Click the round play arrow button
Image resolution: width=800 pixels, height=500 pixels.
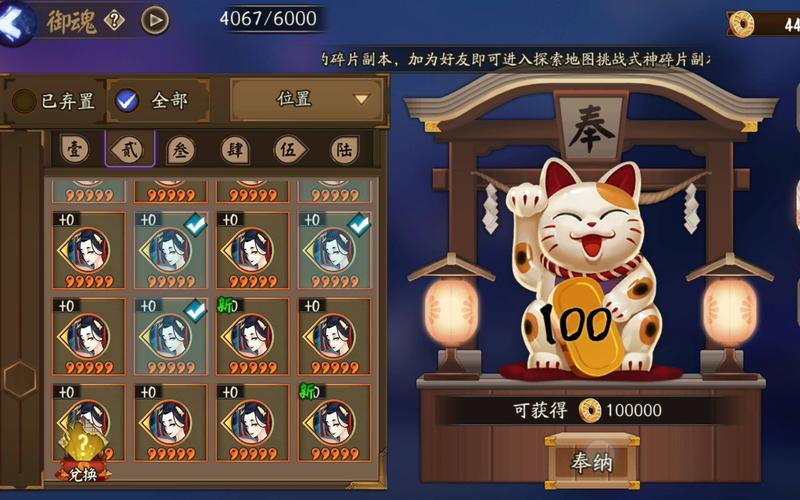(154, 19)
